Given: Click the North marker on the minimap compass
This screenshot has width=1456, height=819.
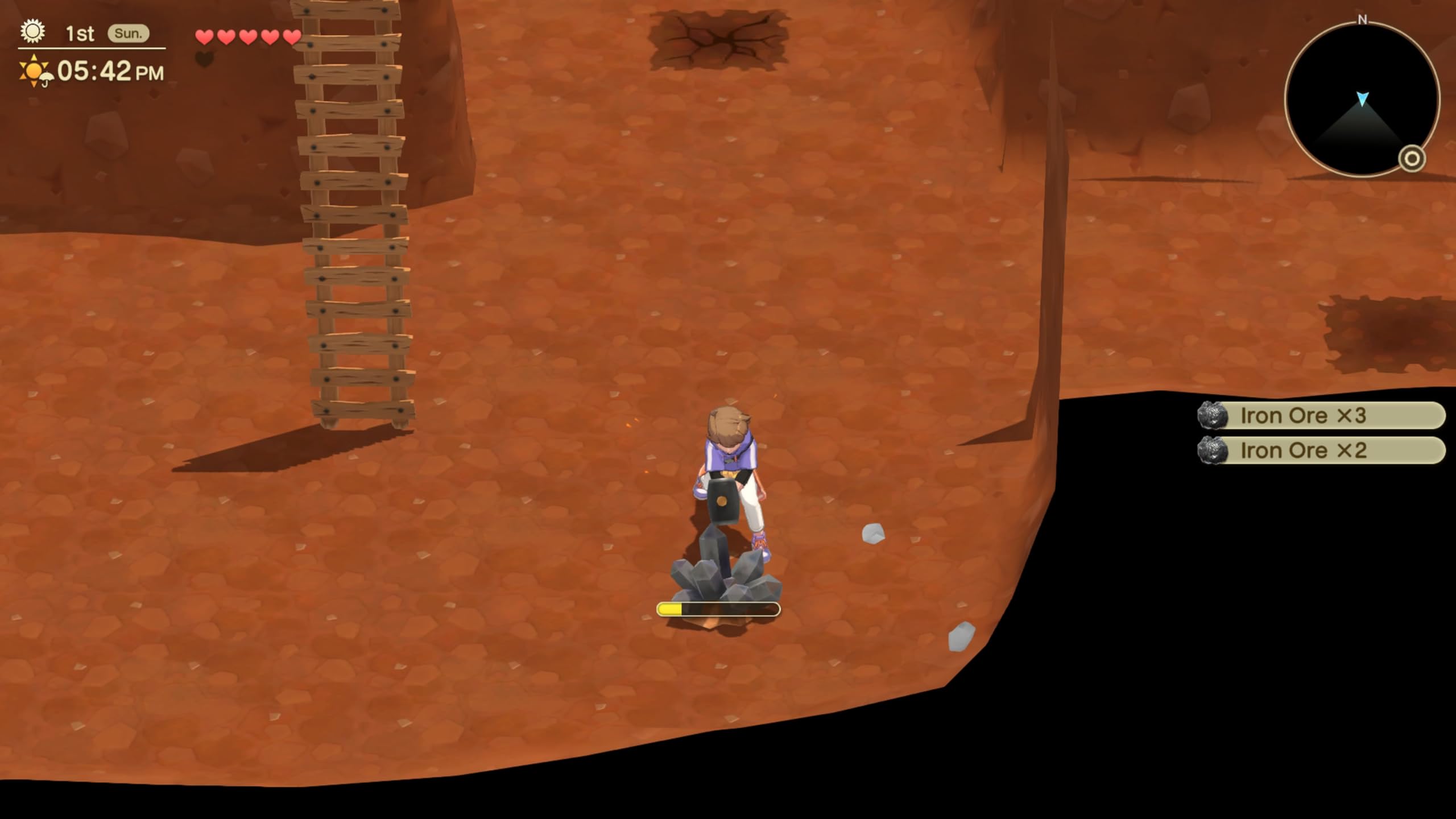Looking at the screenshot, I should click(1361, 20).
